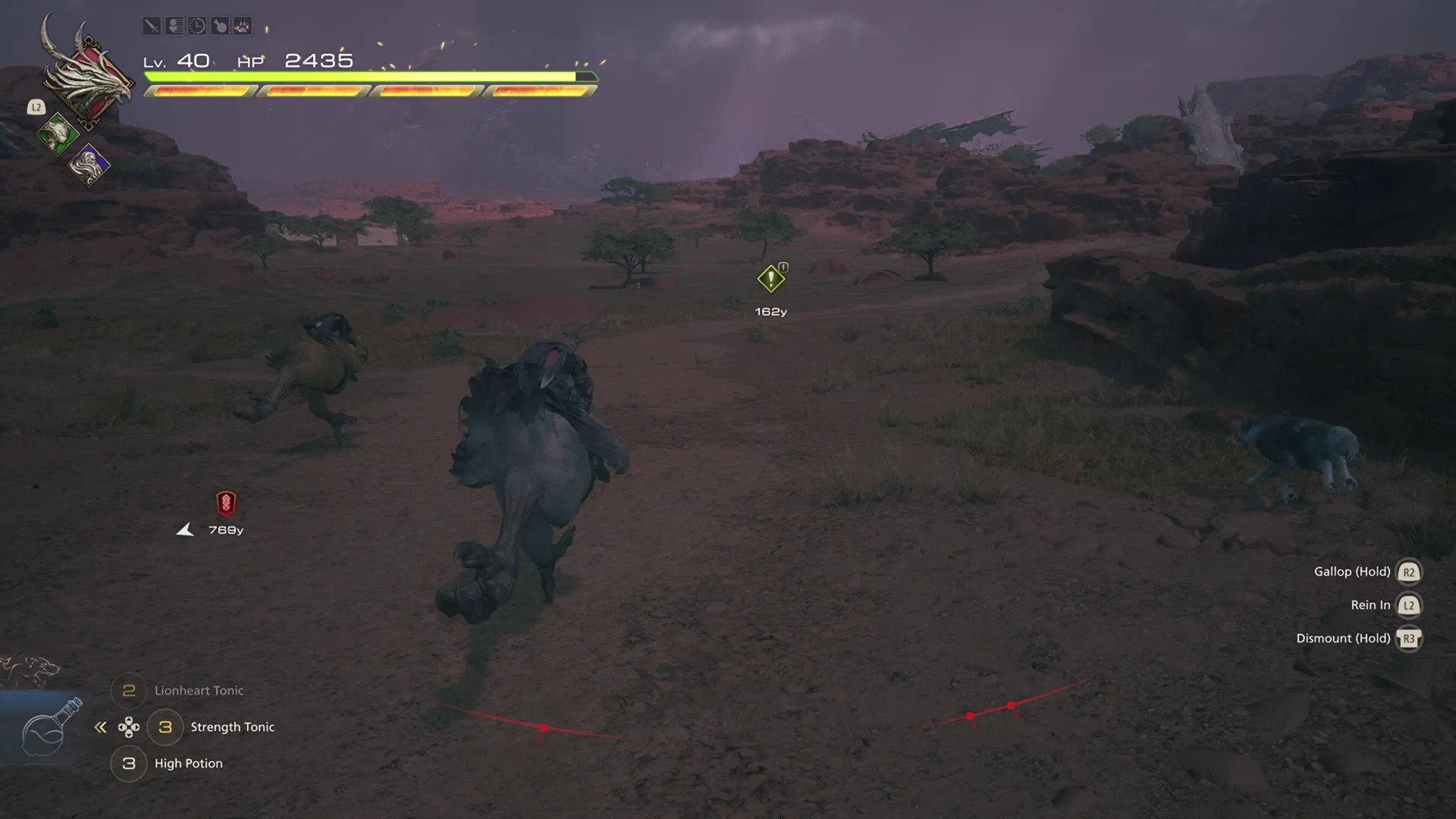Select the clock timer status icon
The width and height of the screenshot is (1456, 819).
pyautogui.click(x=196, y=25)
